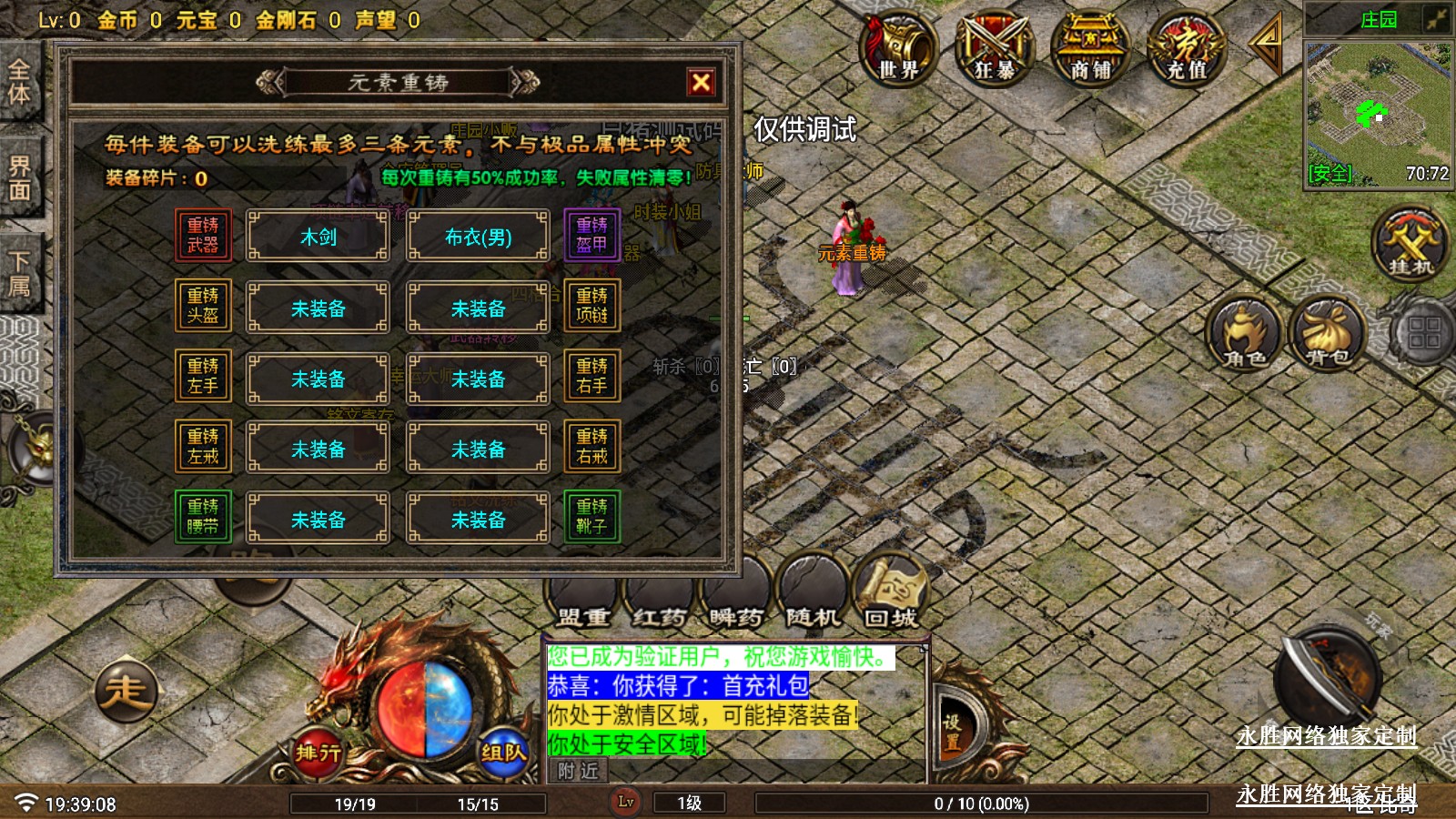Select the 重铸靴子 button
This screenshot has width=1456, height=819.
pos(591,516)
